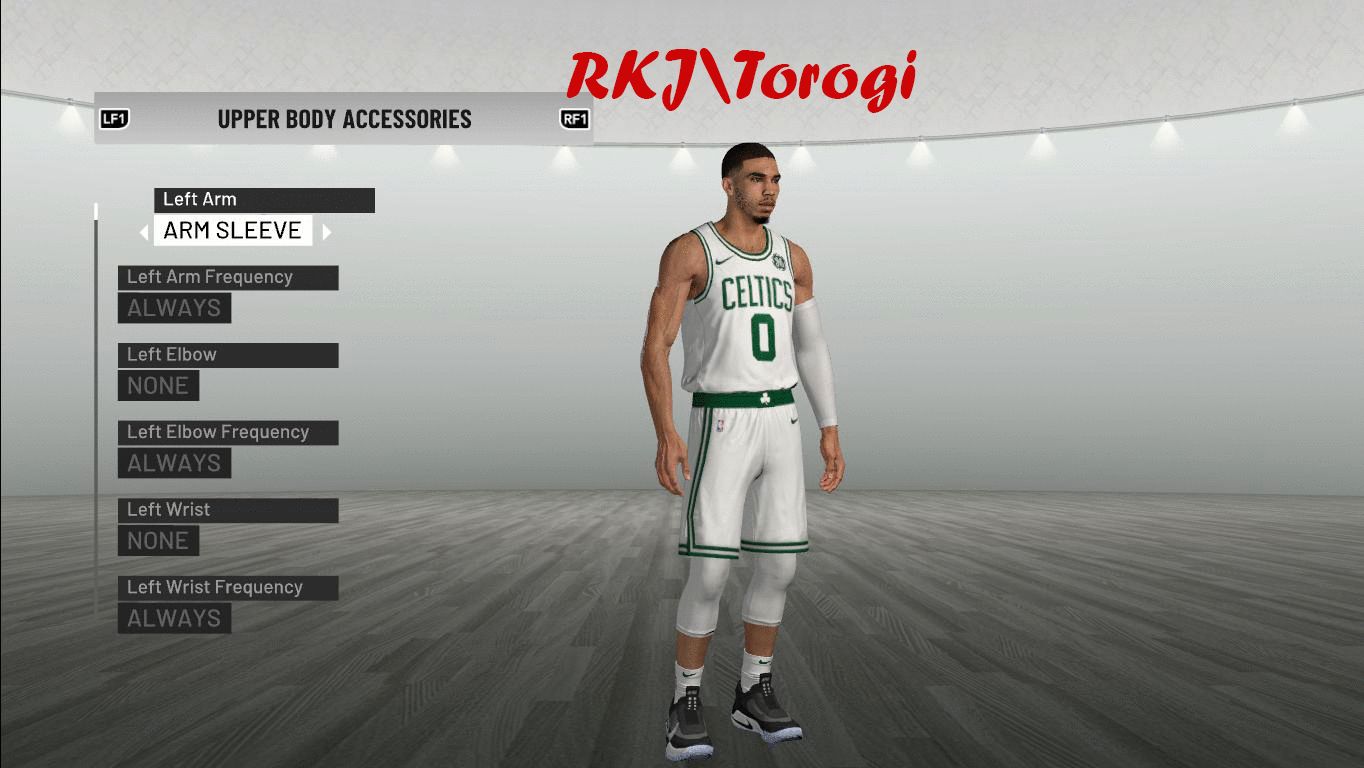
Task: Select the Left Arm ARM SLEEVE value
Action: click(x=232, y=231)
